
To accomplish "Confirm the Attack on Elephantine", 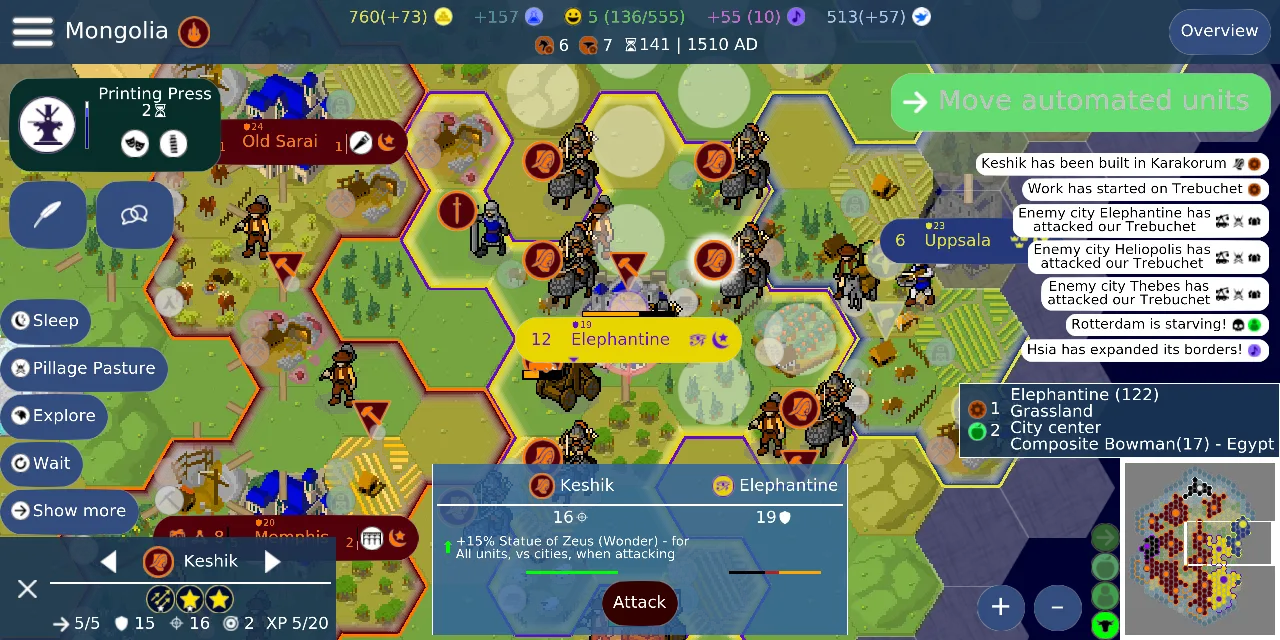I will 639,602.
